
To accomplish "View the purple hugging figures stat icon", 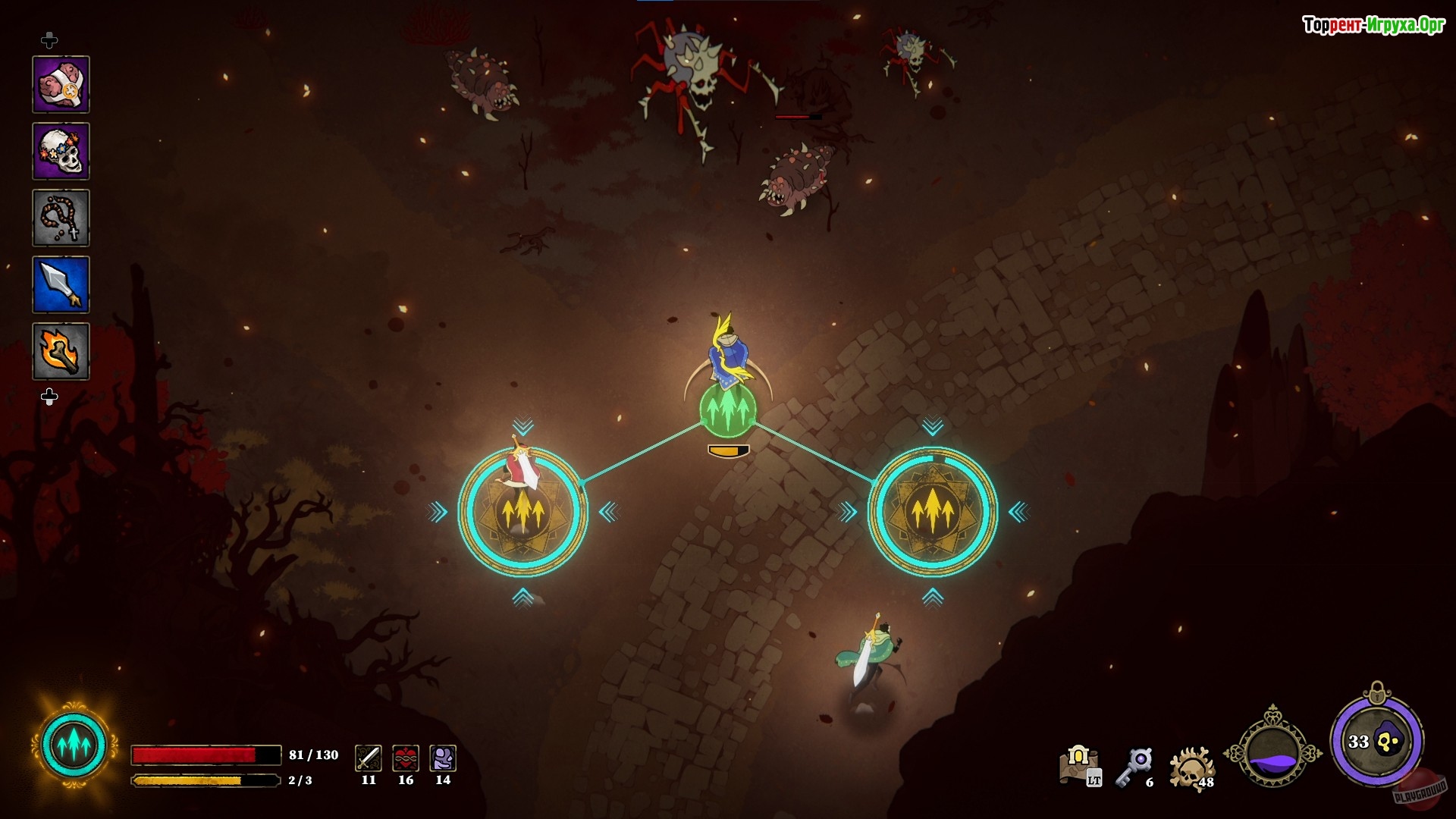I will coord(443,758).
